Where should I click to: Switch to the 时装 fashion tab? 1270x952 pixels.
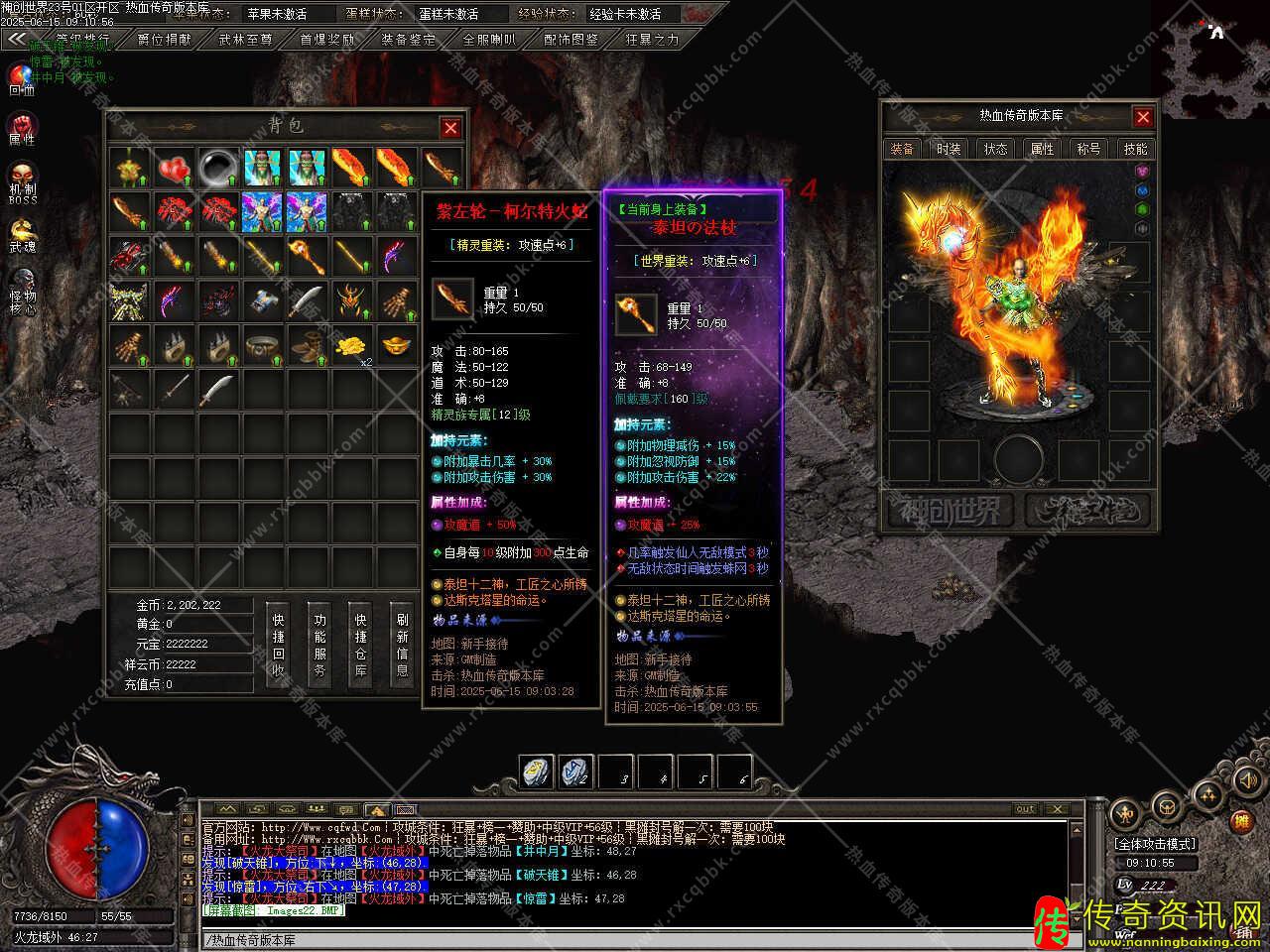coord(949,149)
